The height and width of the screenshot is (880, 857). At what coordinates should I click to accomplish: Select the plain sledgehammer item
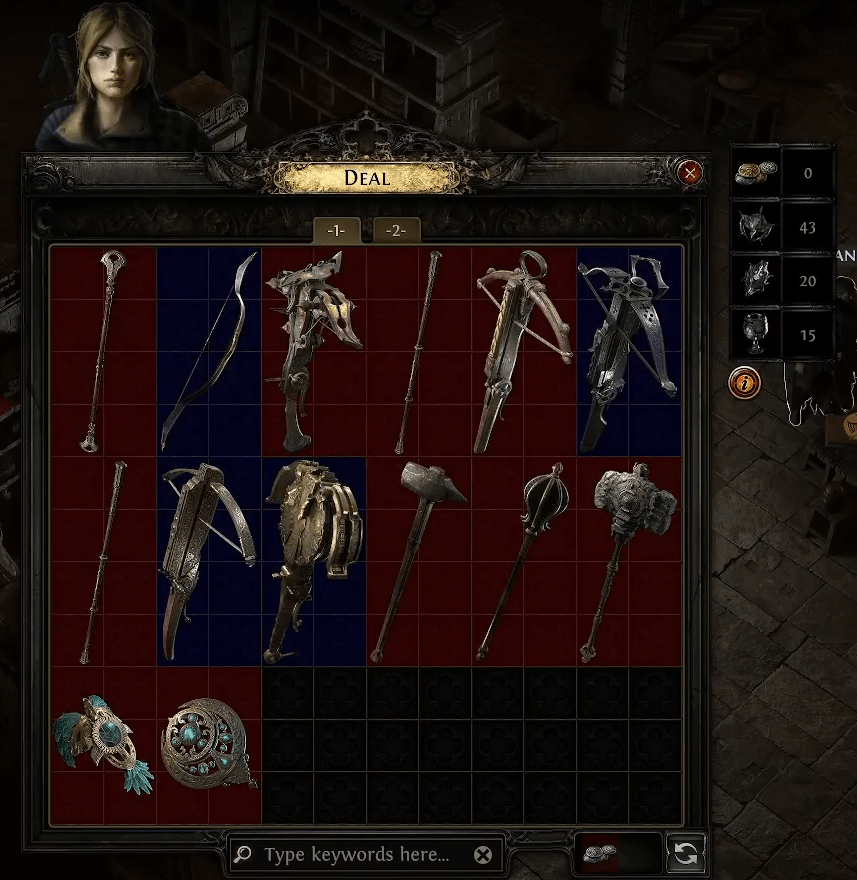418,560
